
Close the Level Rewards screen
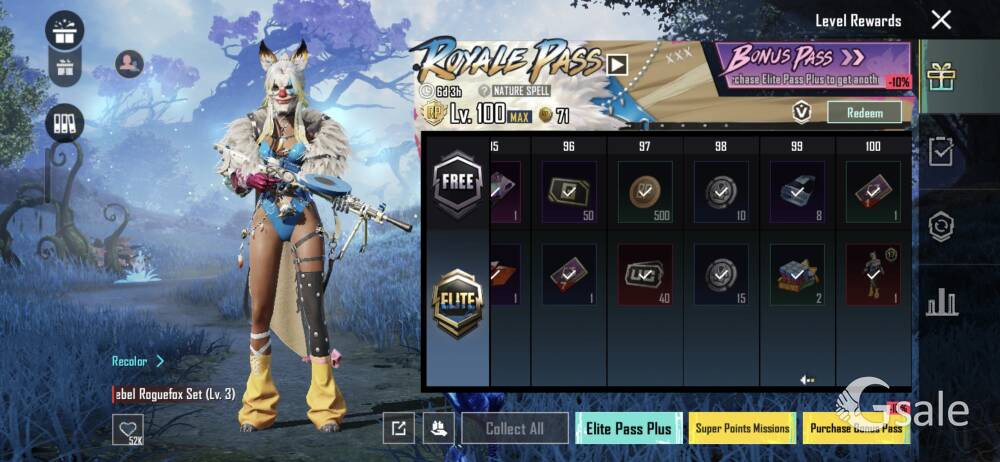[941, 20]
